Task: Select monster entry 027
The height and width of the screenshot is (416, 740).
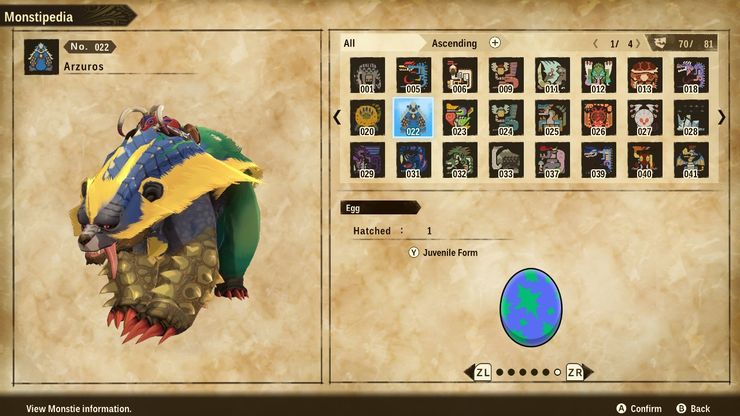Action: [645, 117]
